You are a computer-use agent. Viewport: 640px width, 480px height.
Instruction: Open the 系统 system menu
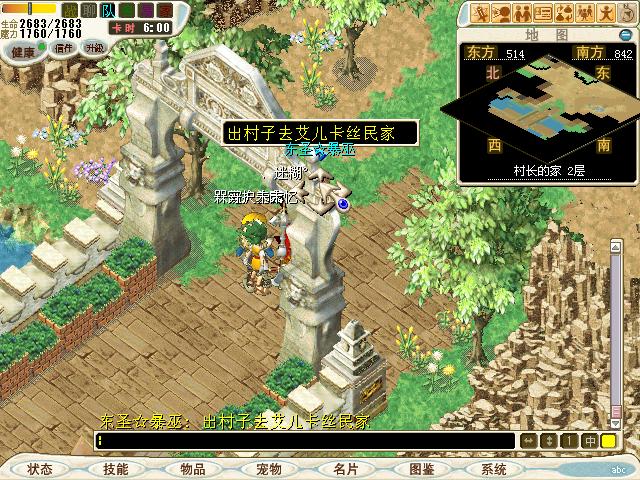pyautogui.click(x=494, y=469)
